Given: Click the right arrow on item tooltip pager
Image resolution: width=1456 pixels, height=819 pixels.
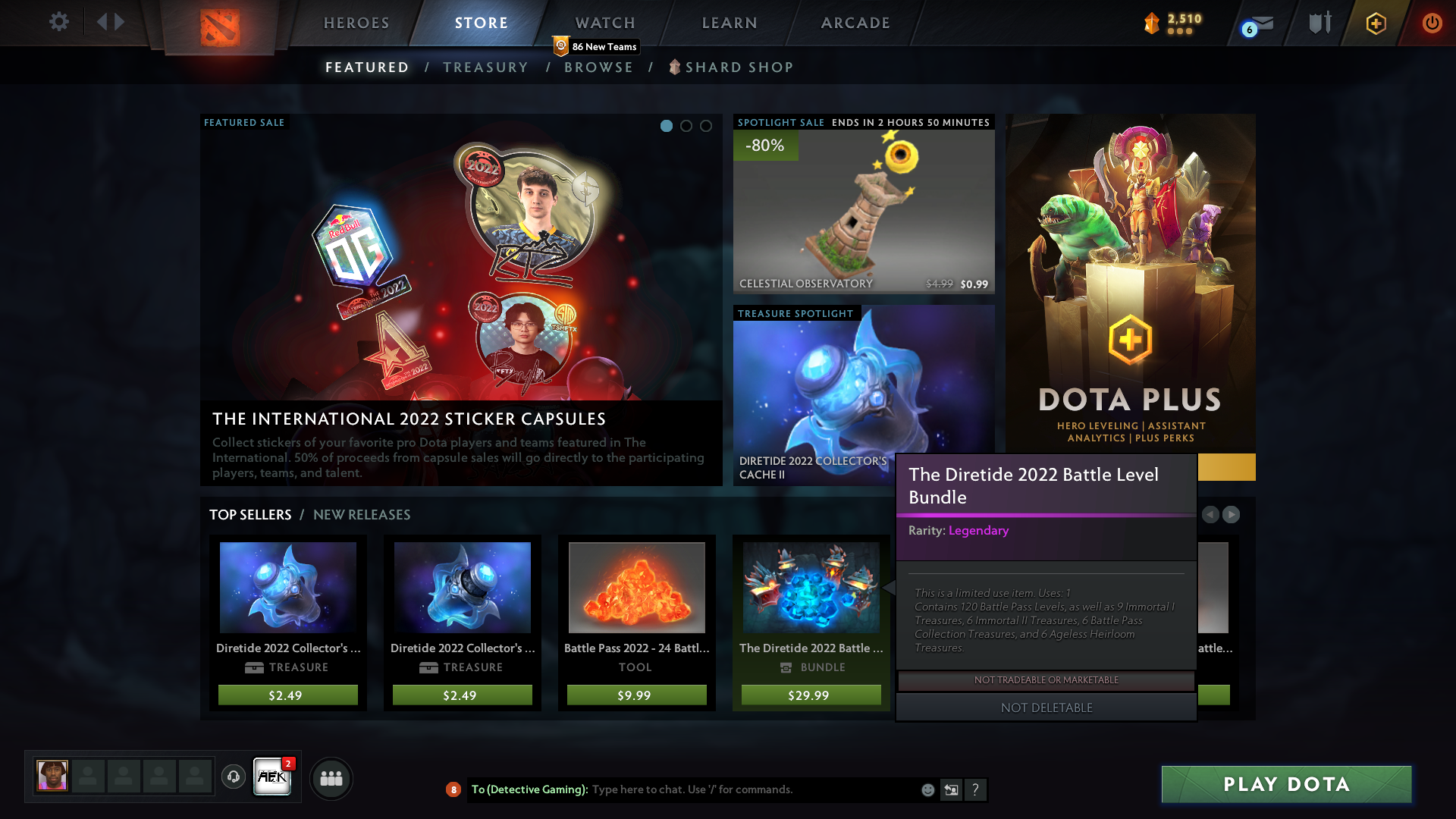Looking at the screenshot, I should coord(1231,515).
